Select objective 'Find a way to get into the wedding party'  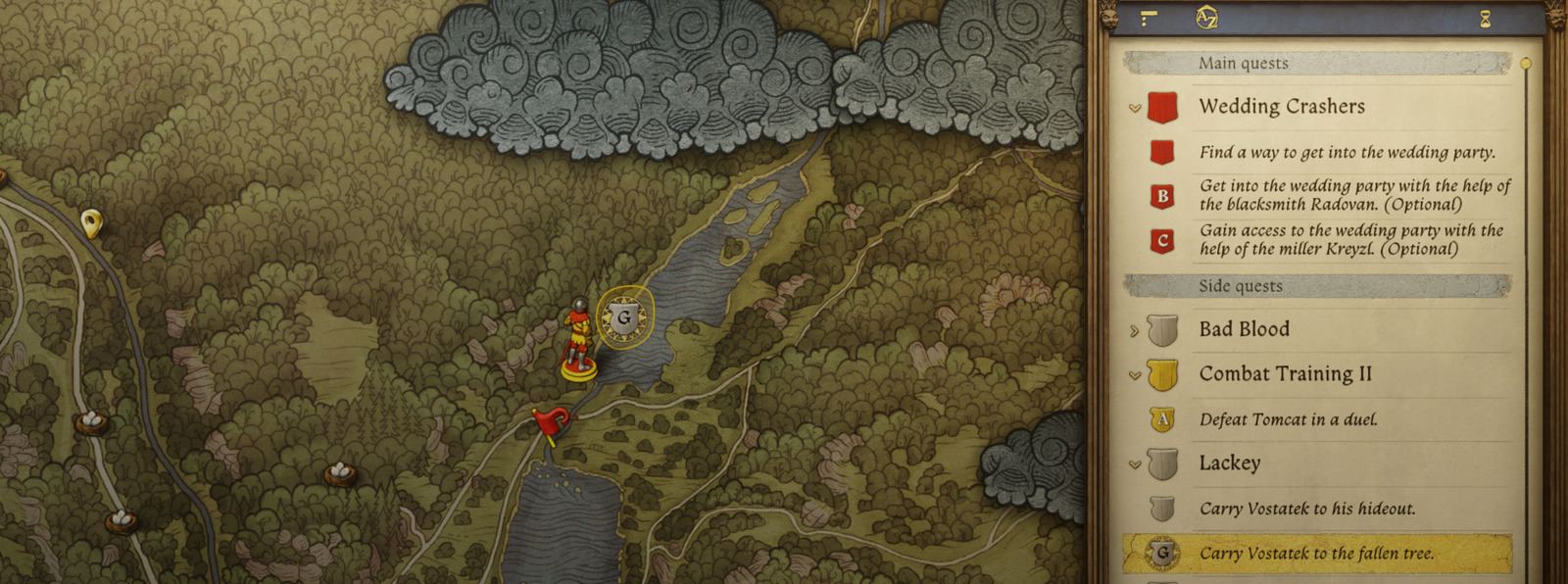(x=1347, y=153)
